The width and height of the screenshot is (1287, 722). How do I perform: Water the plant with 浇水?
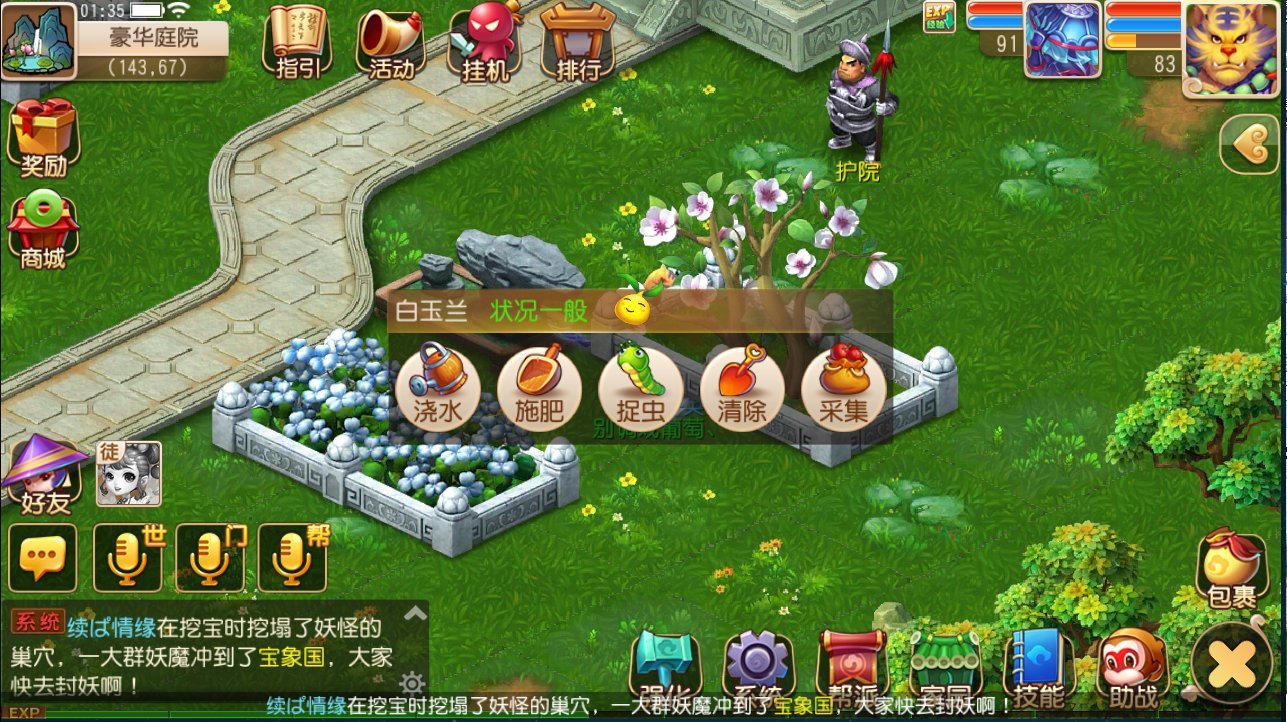[x=438, y=389]
